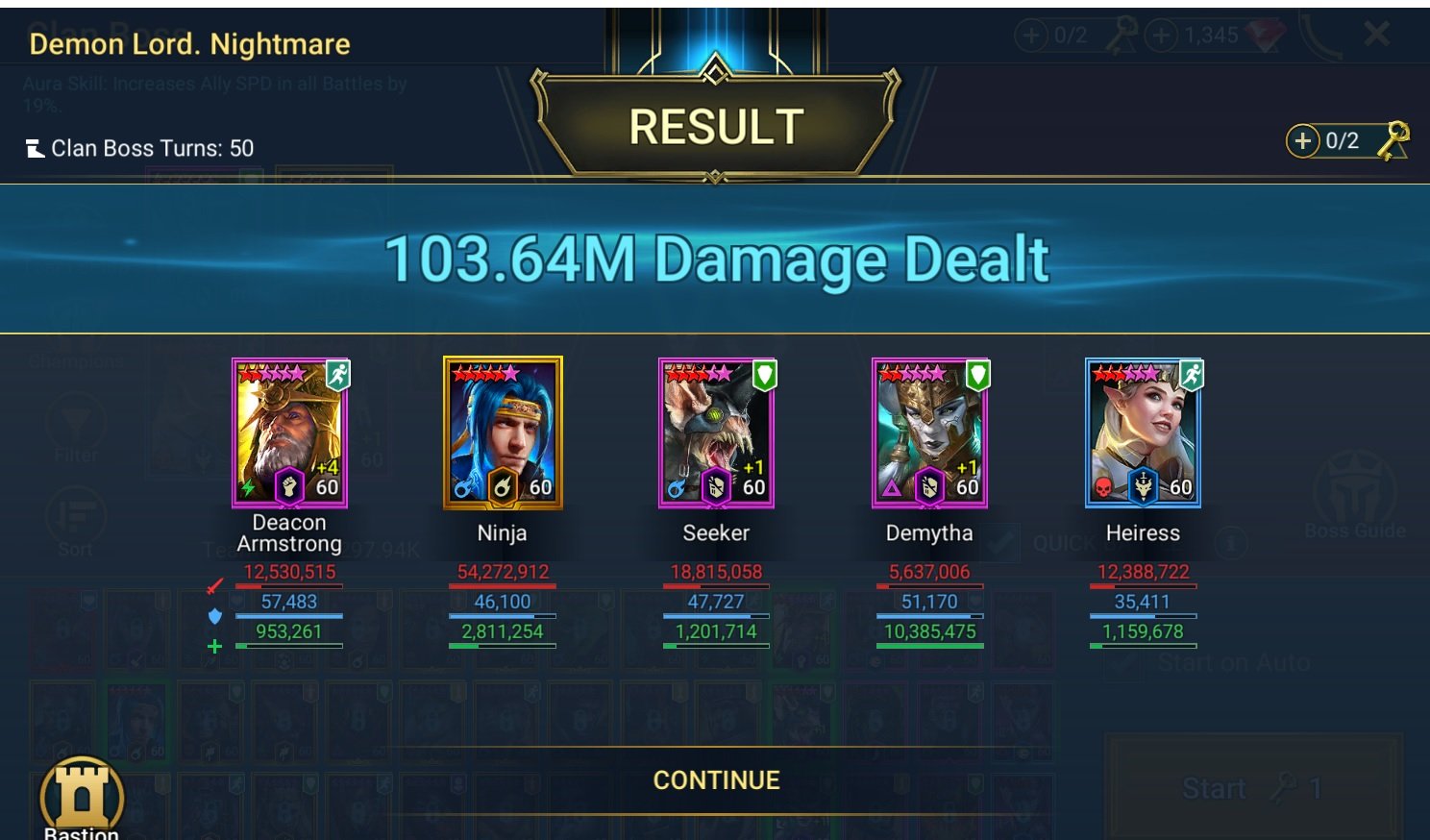Select Ninja's champion portrait
Image resolution: width=1430 pixels, height=840 pixels.
coord(503,432)
